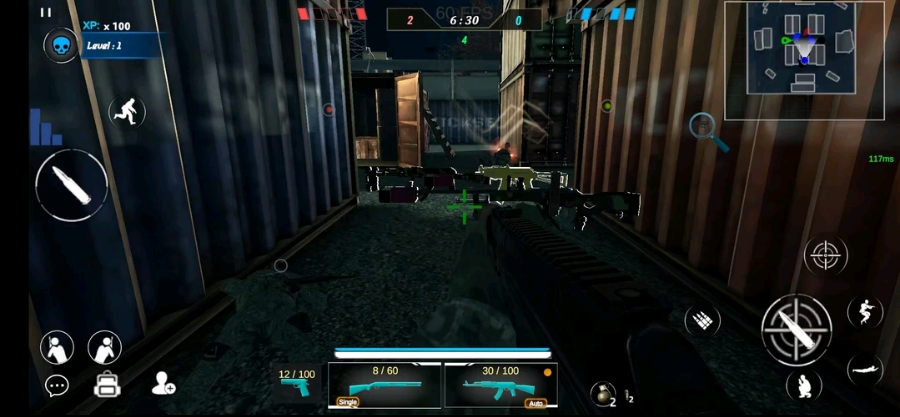
Task: Pause the match with the pause button
Action: (x=46, y=13)
